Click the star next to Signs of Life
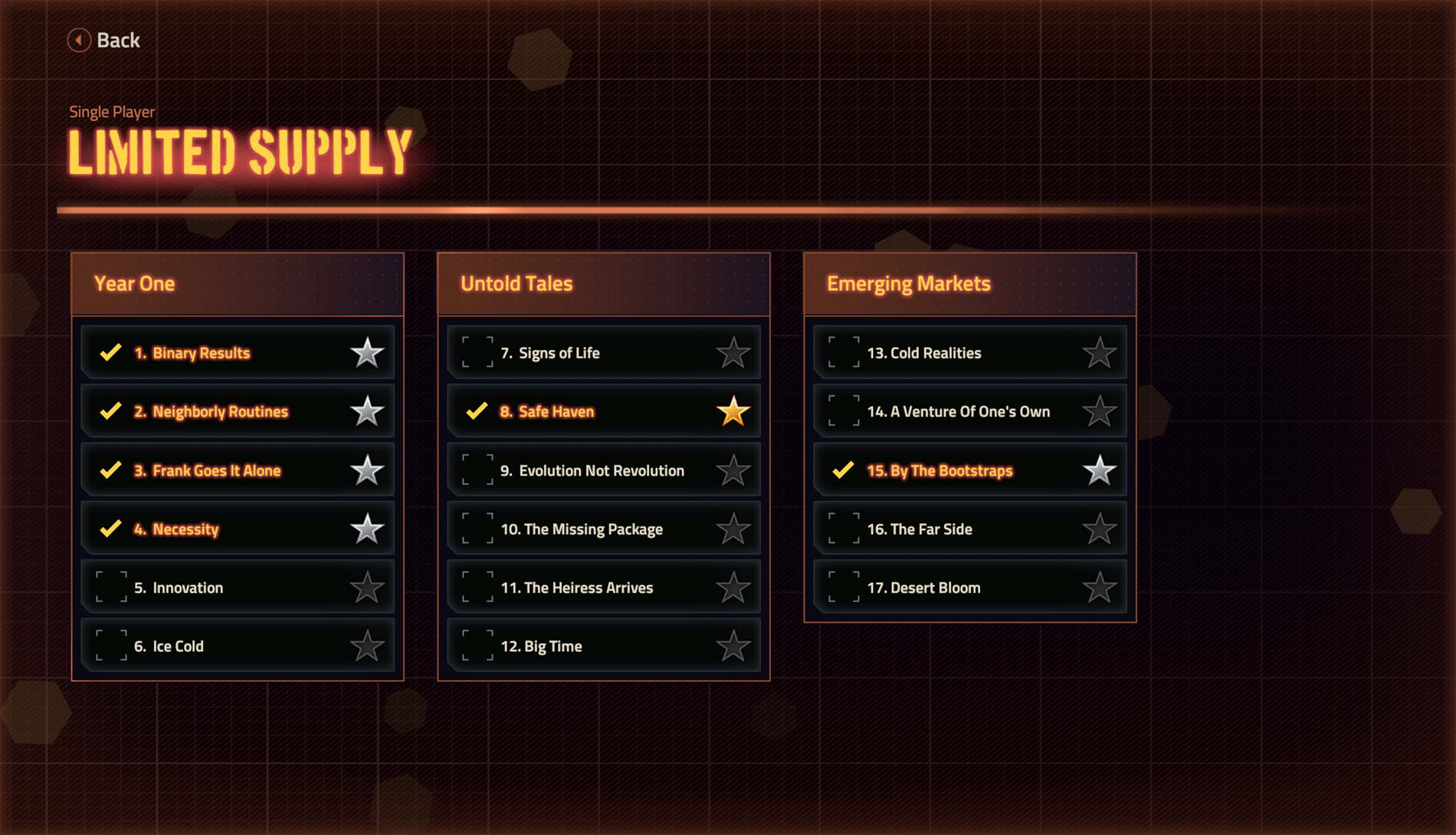The image size is (1456, 835). [x=733, y=352]
